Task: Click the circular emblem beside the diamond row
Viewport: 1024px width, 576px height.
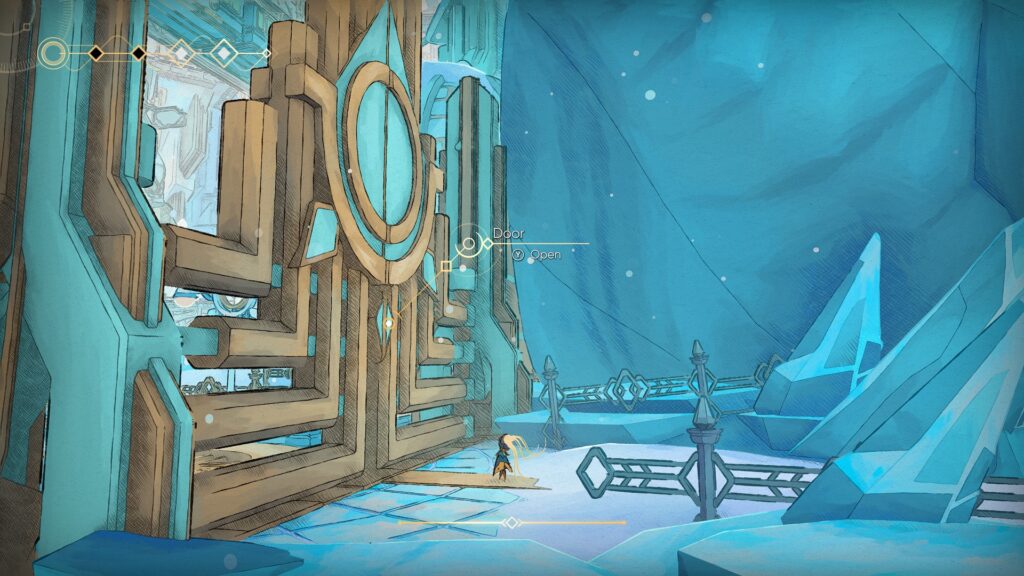Action: point(54,52)
